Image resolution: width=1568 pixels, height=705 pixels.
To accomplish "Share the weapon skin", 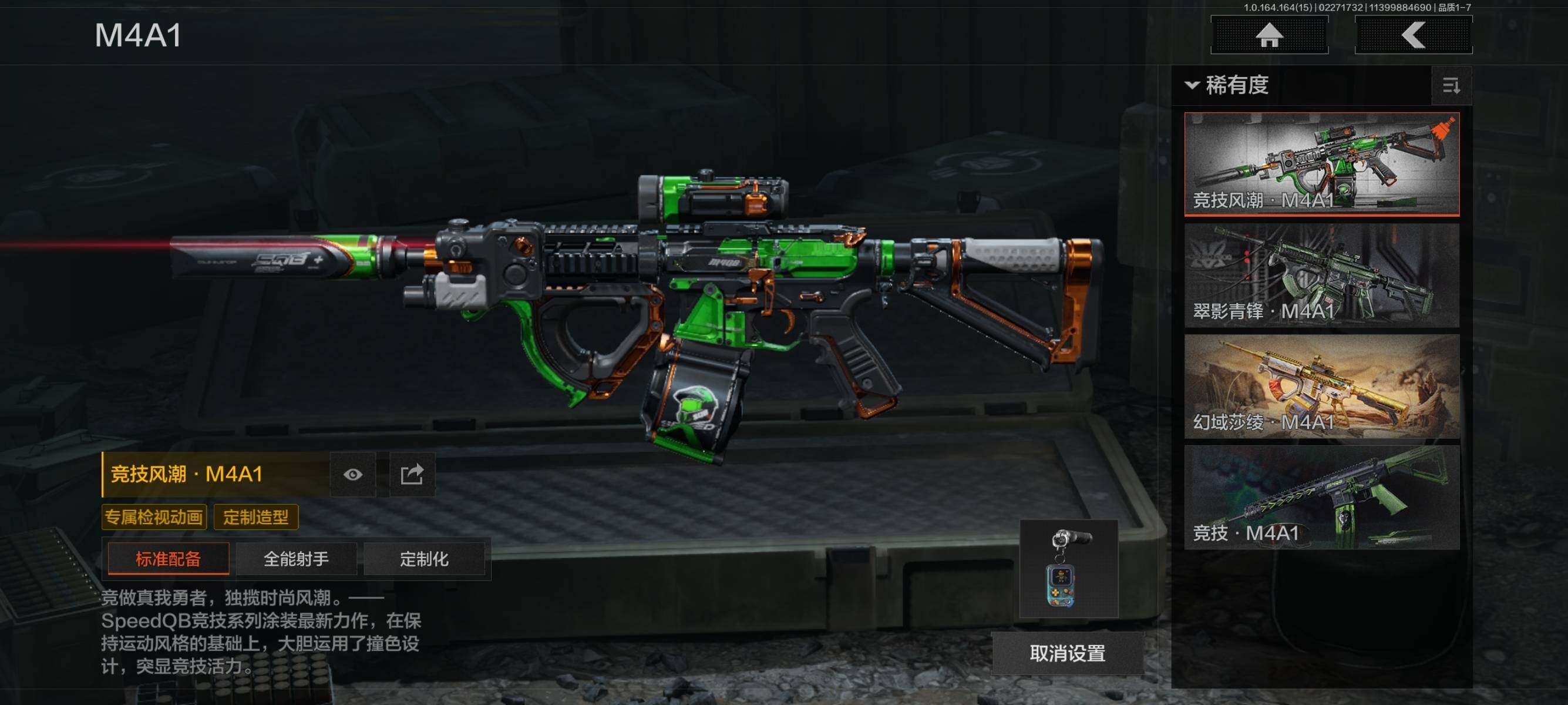I will (x=412, y=474).
